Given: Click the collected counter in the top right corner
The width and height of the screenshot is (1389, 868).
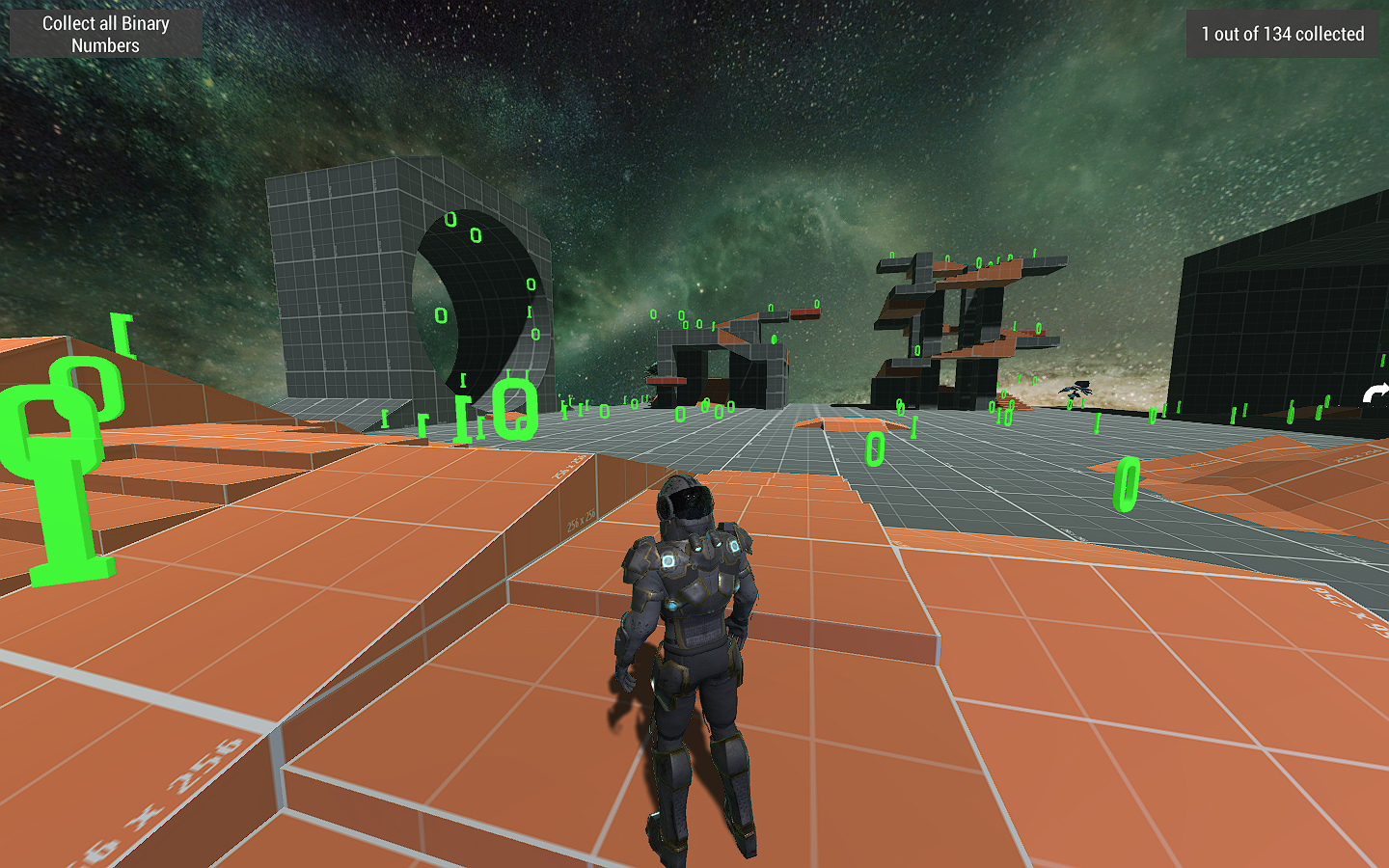Looking at the screenshot, I should point(1281,34).
